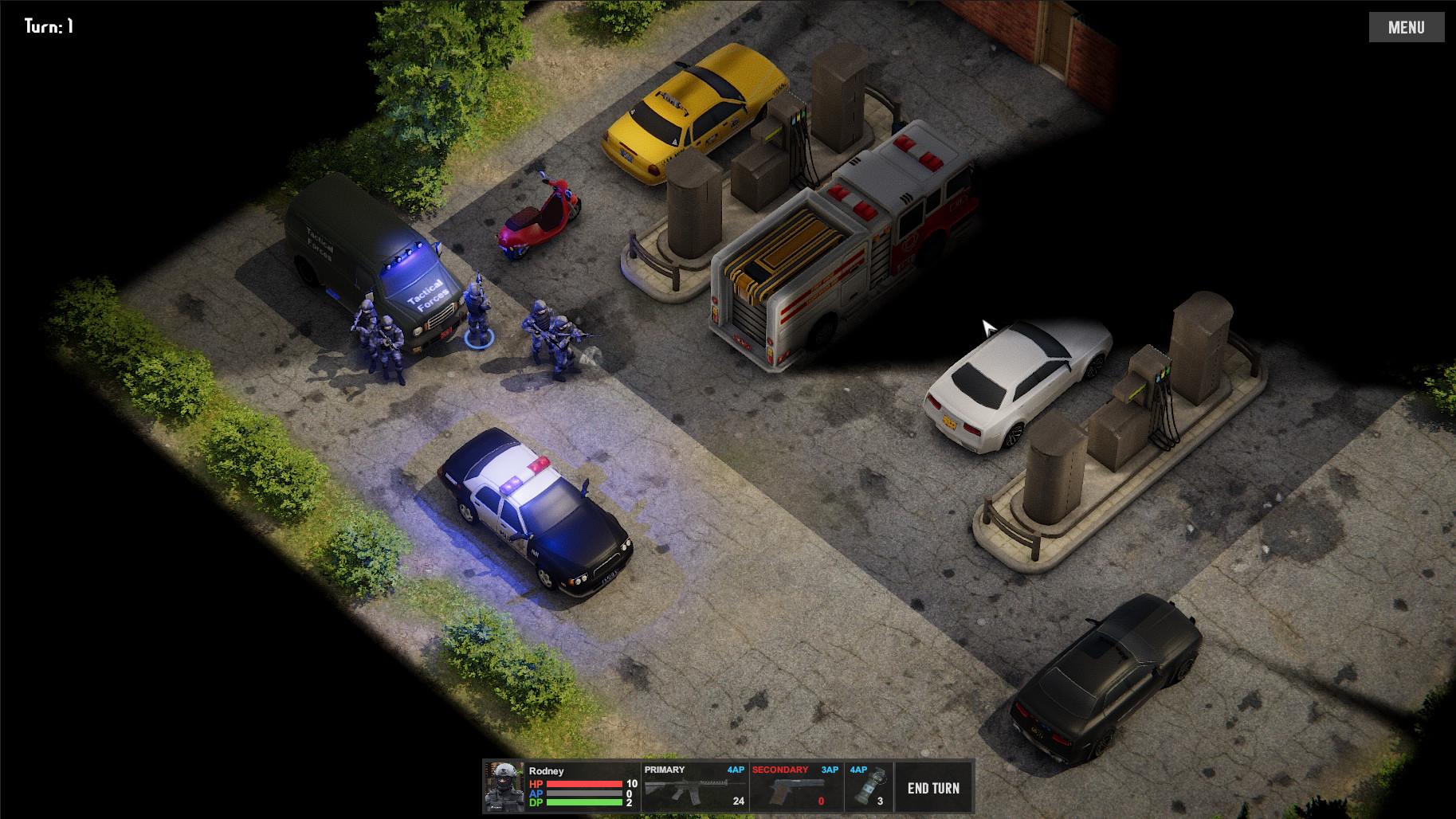This screenshot has height=819, width=1456.
Task: Choose the grenade item slot
Action: pyautogui.click(x=868, y=787)
